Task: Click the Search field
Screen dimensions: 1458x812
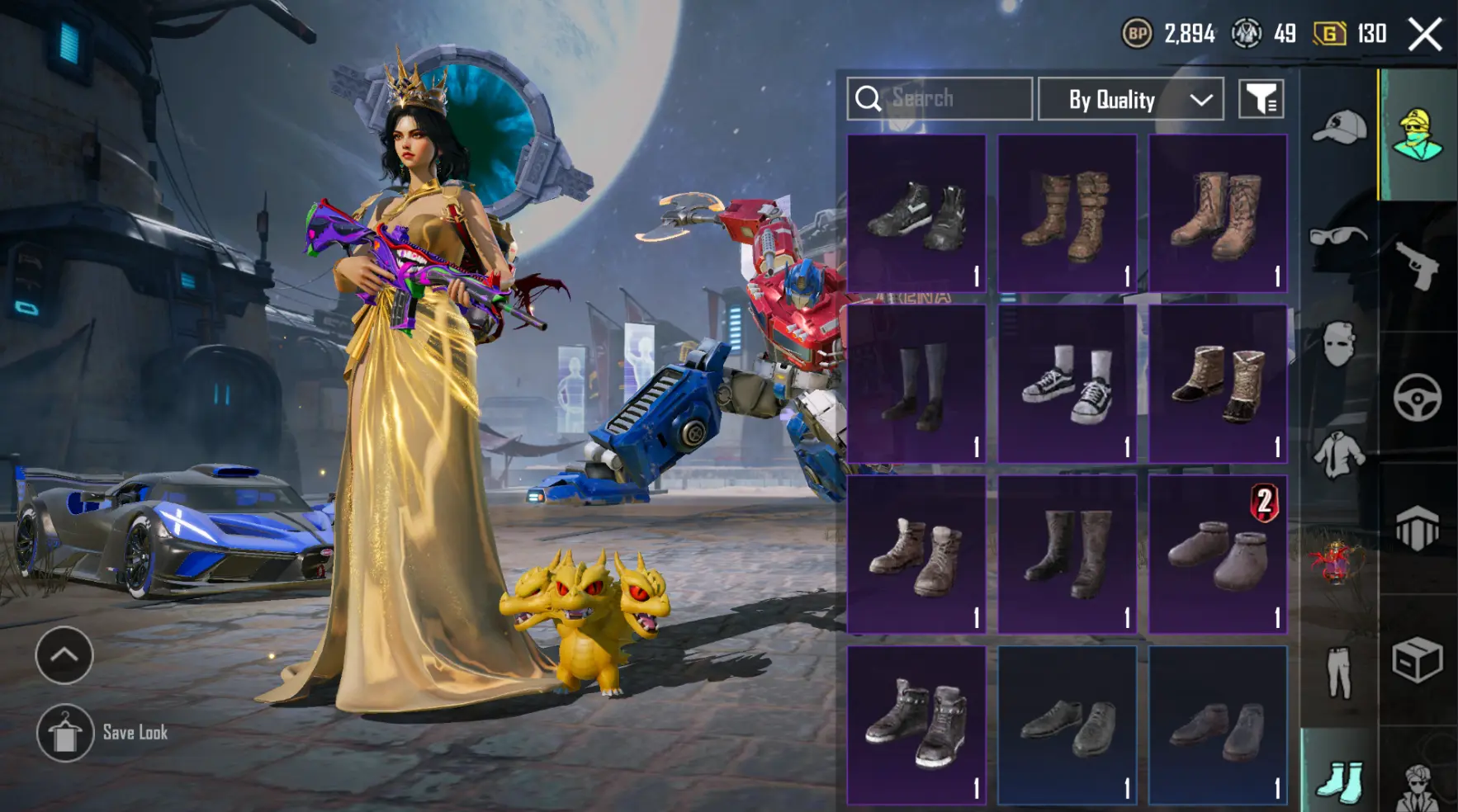Action: (x=940, y=99)
